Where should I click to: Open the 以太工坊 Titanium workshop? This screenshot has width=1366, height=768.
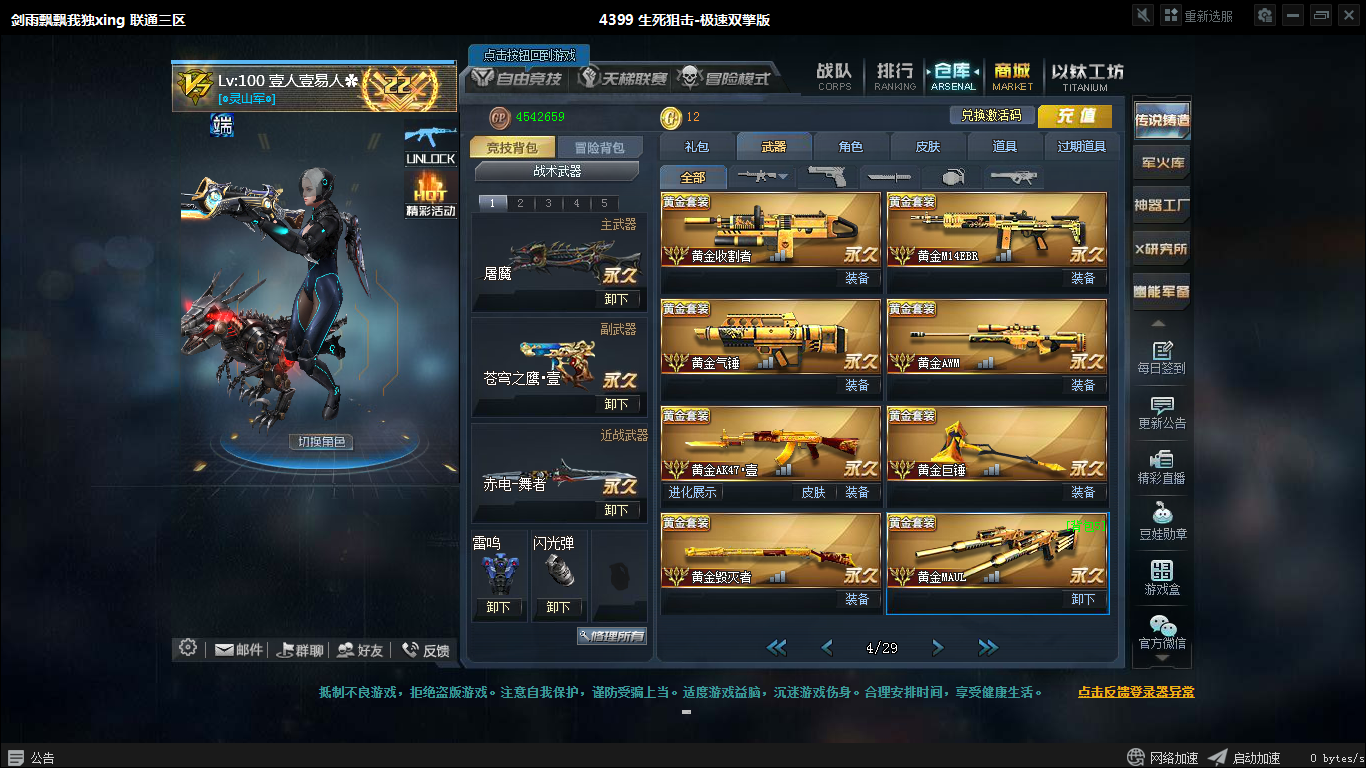pos(1086,75)
